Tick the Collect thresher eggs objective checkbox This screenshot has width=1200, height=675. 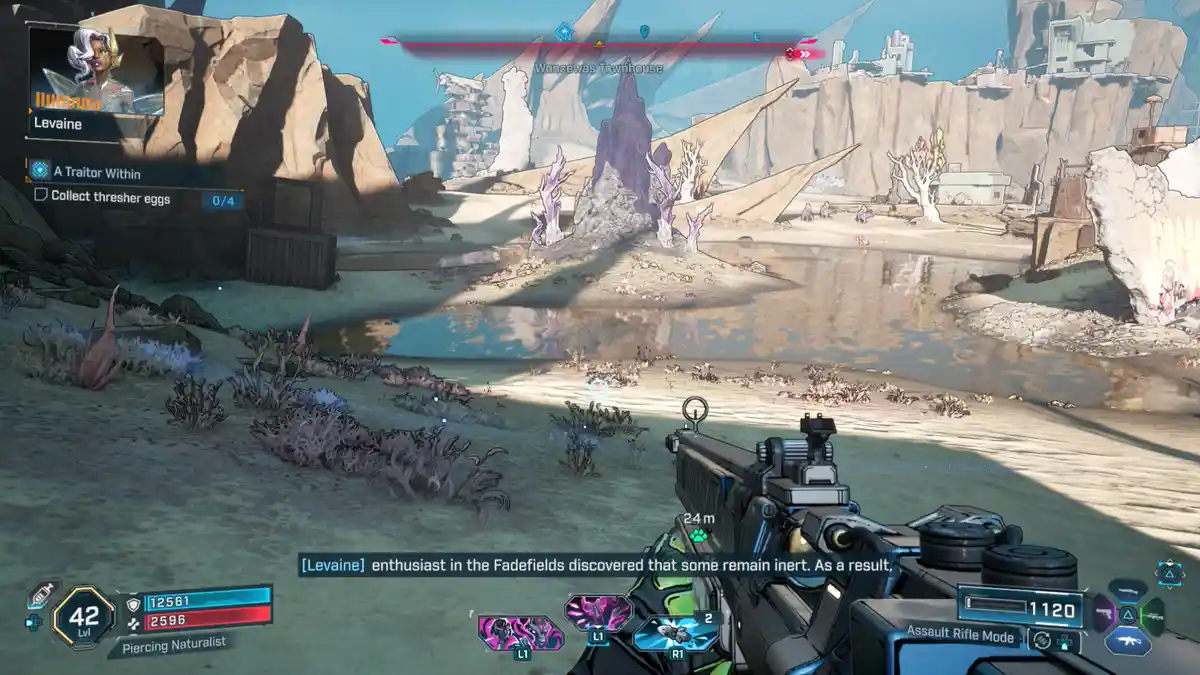point(41,197)
